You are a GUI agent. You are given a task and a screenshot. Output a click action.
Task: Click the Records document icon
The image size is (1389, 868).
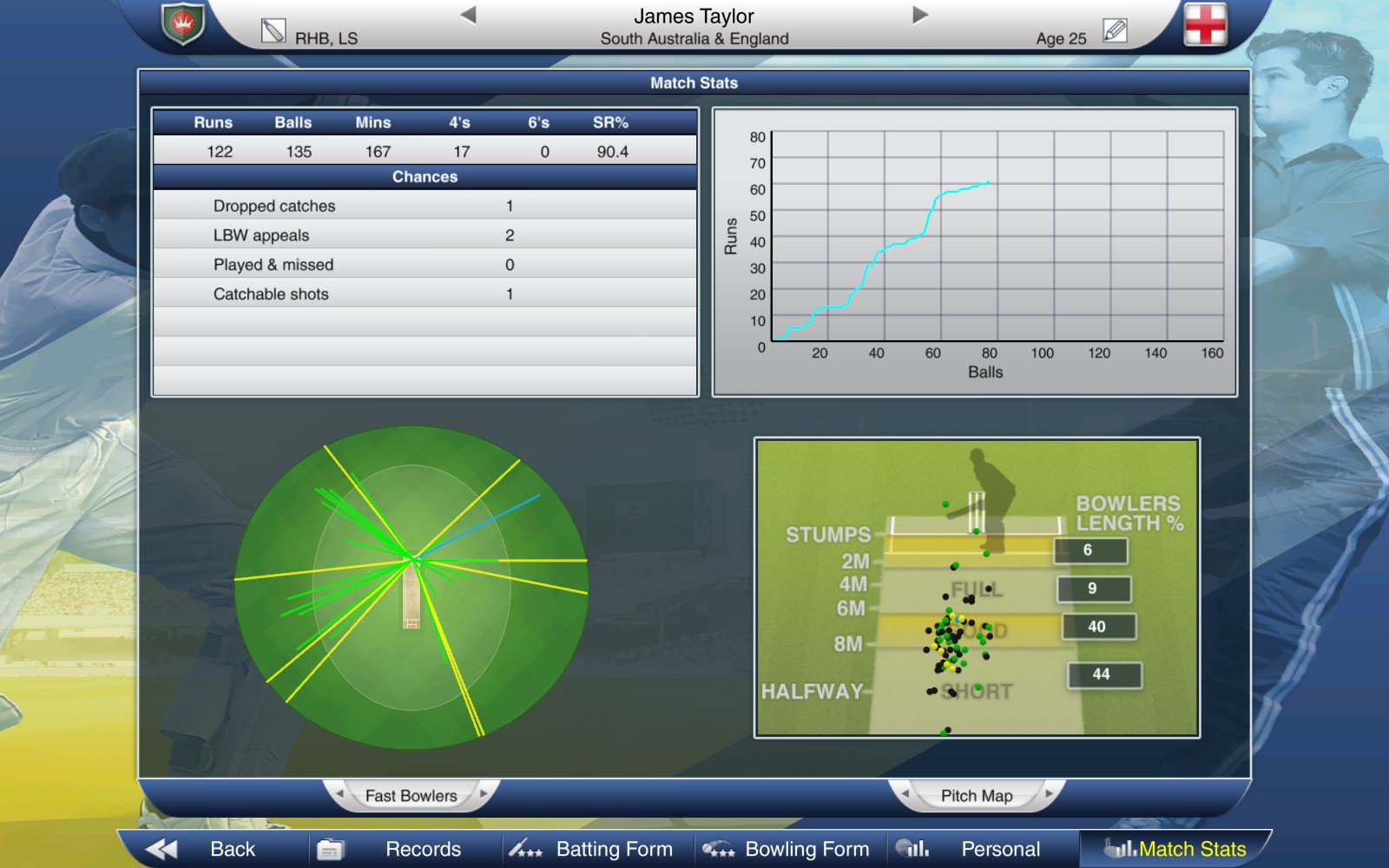[x=332, y=848]
